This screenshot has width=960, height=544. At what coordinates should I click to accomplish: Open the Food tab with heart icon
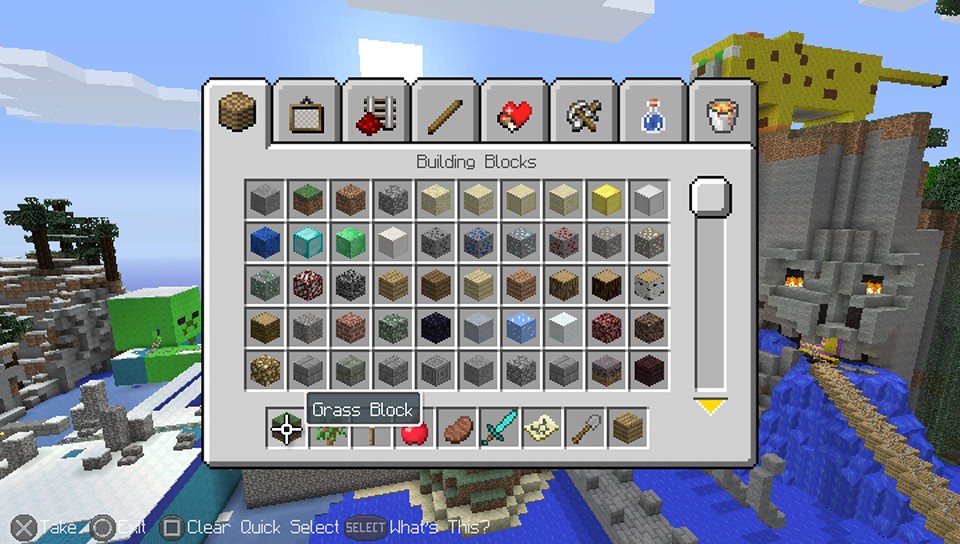click(x=512, y=116)
